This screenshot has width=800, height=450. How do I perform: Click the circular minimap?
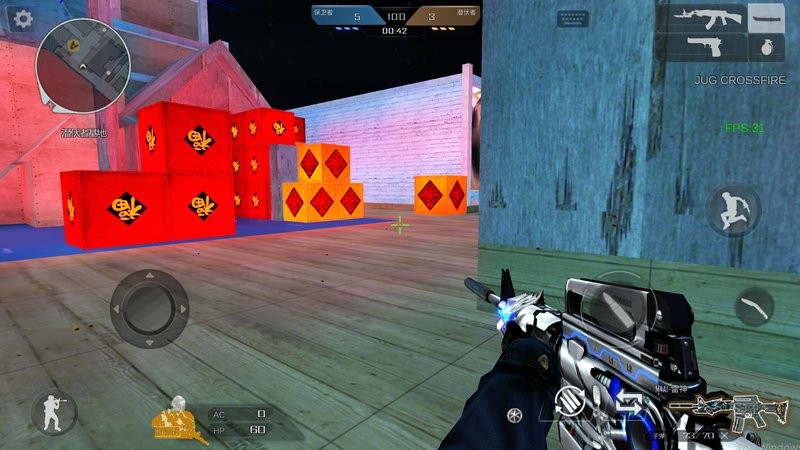82,66
